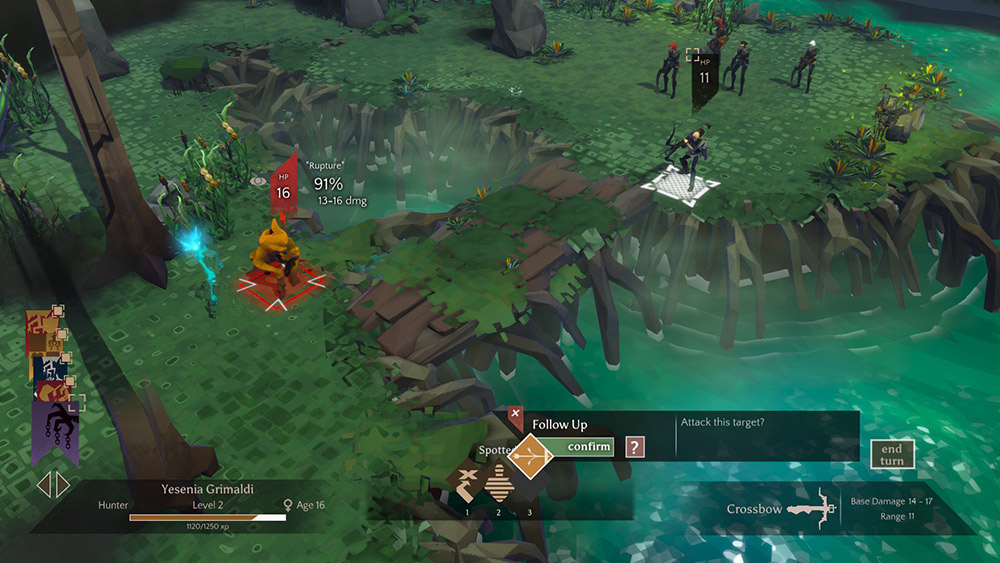
Task: Open the question mark help for Follow Up
Action: pos(635,447)
